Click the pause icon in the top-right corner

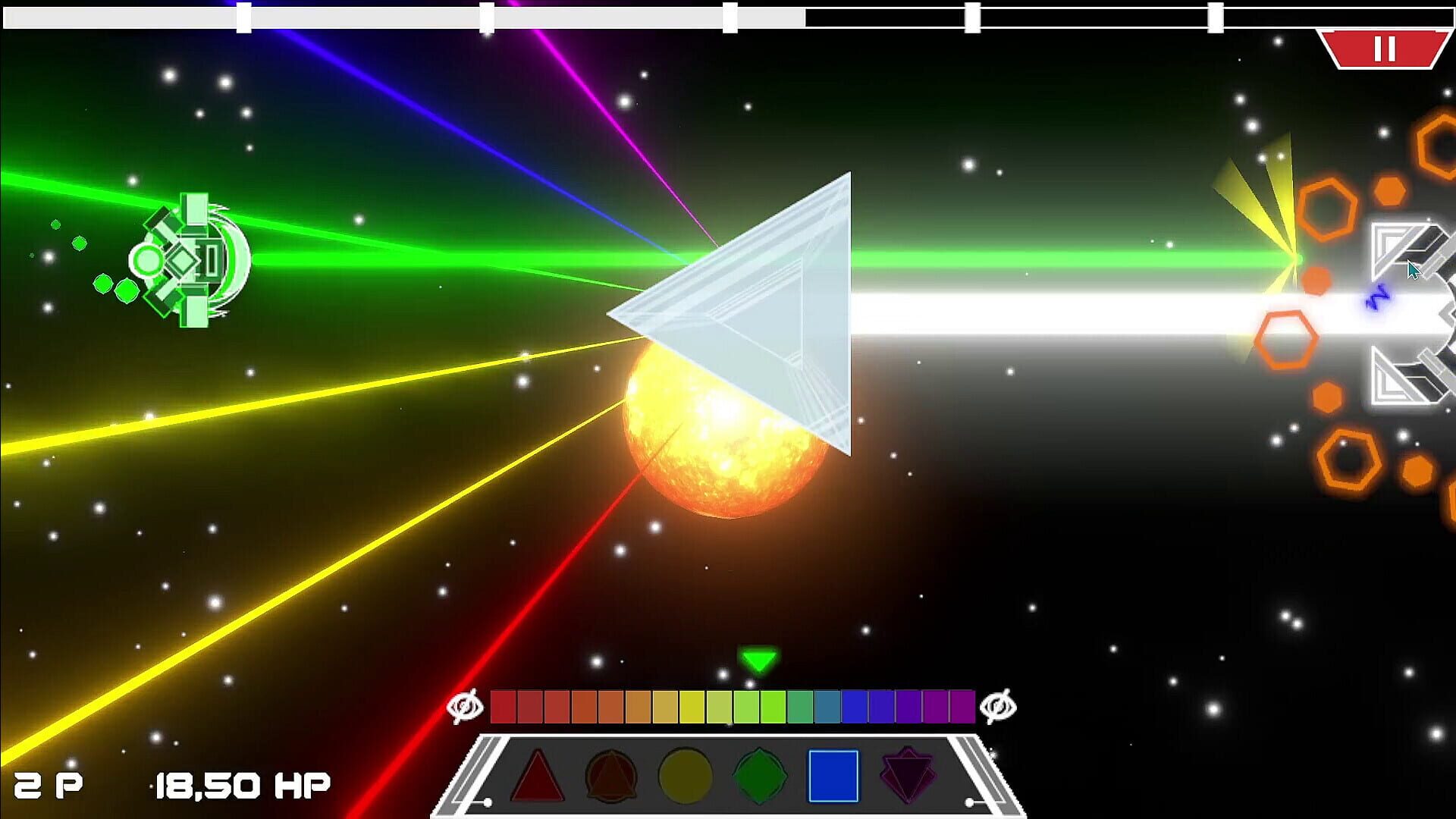click(x=1385, y=49)
